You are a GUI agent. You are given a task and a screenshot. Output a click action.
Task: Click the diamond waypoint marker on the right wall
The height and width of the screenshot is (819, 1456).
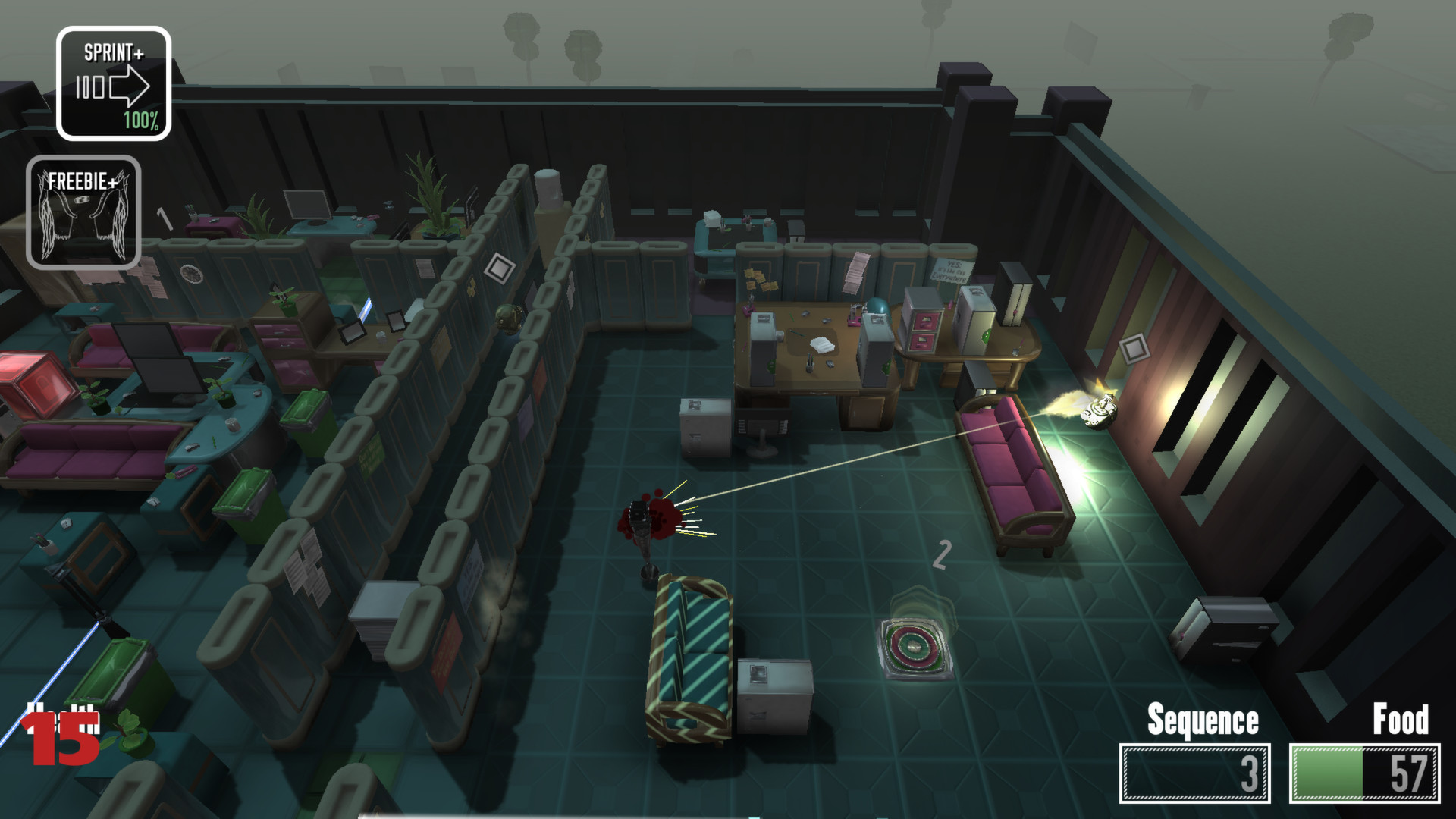point(1134,349)
